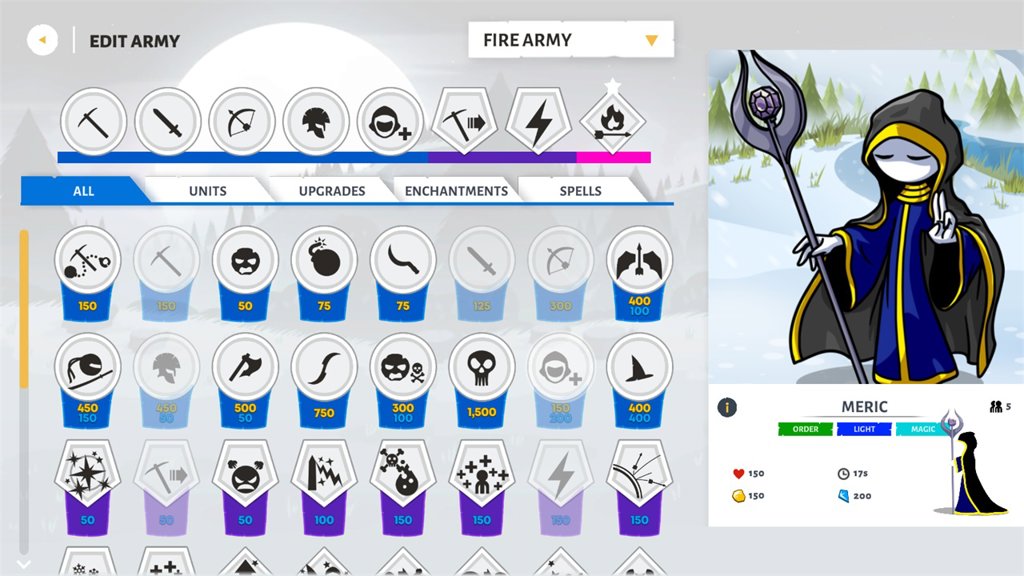Switch to the Upgrades tab

click(331, 190)
